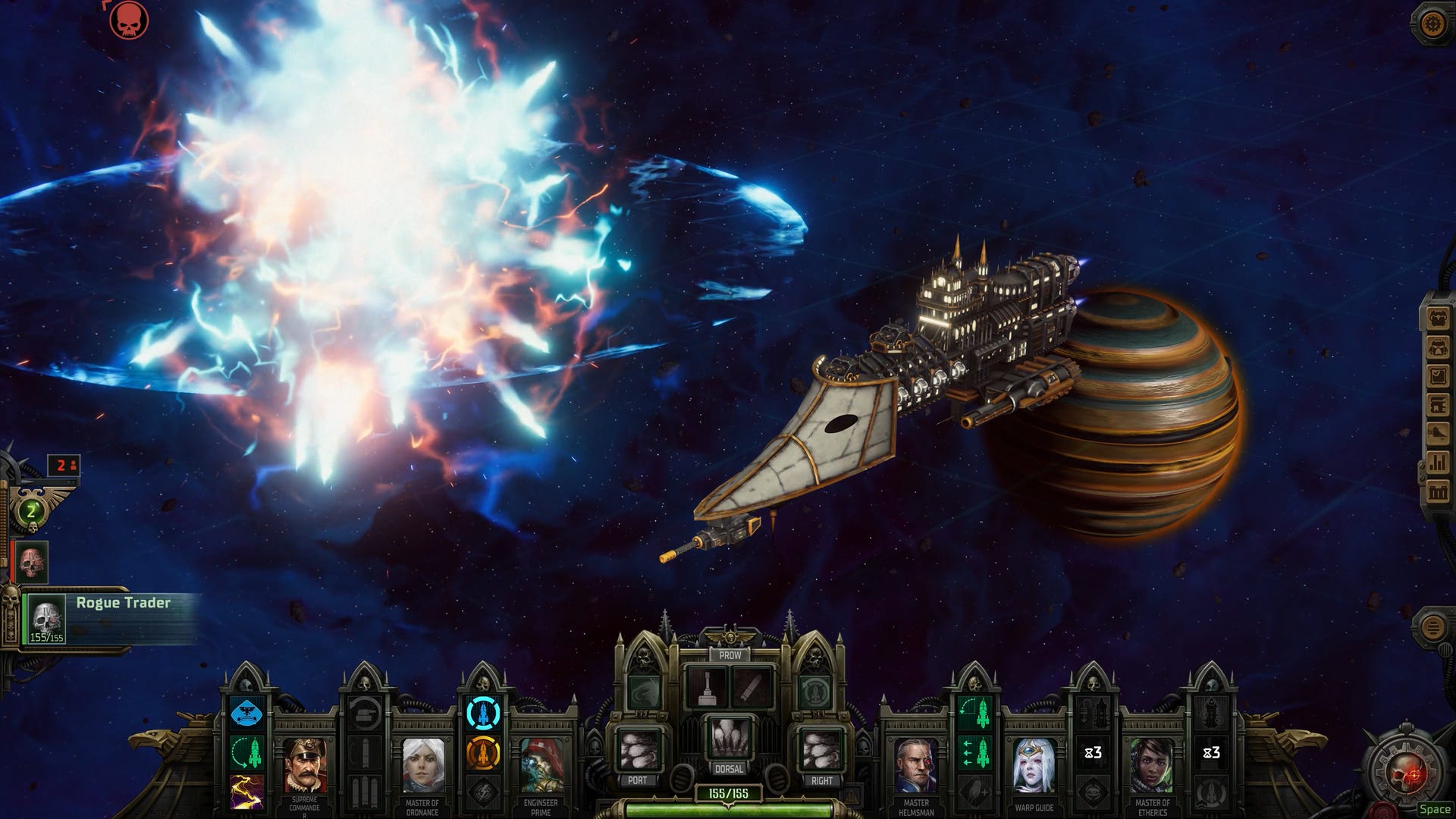This screenshot has width=1456, height=819.
Task: Select the Dorsal weapon slot
Action: point(730,737)
